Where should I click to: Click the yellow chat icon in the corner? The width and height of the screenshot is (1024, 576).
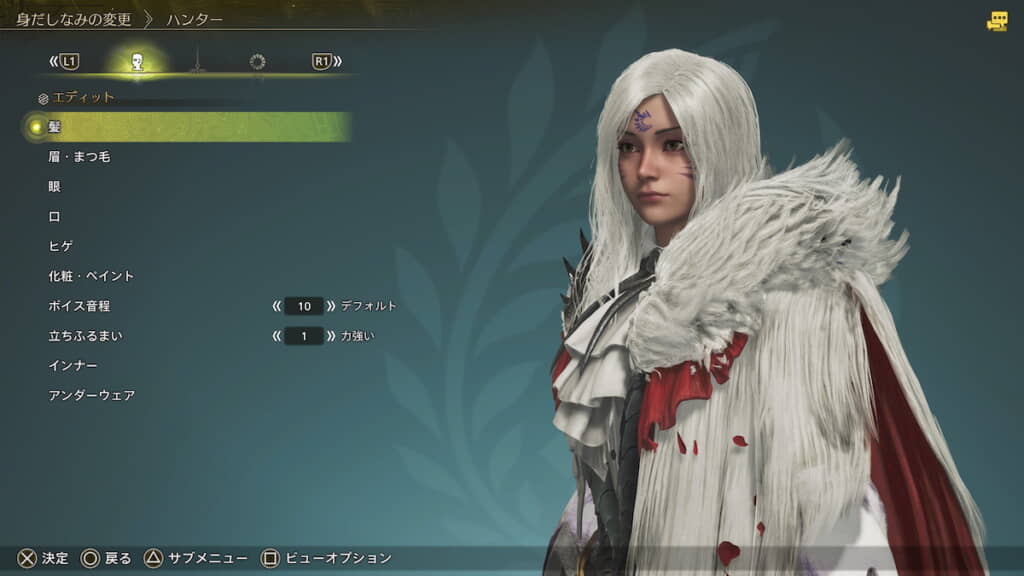997,21
